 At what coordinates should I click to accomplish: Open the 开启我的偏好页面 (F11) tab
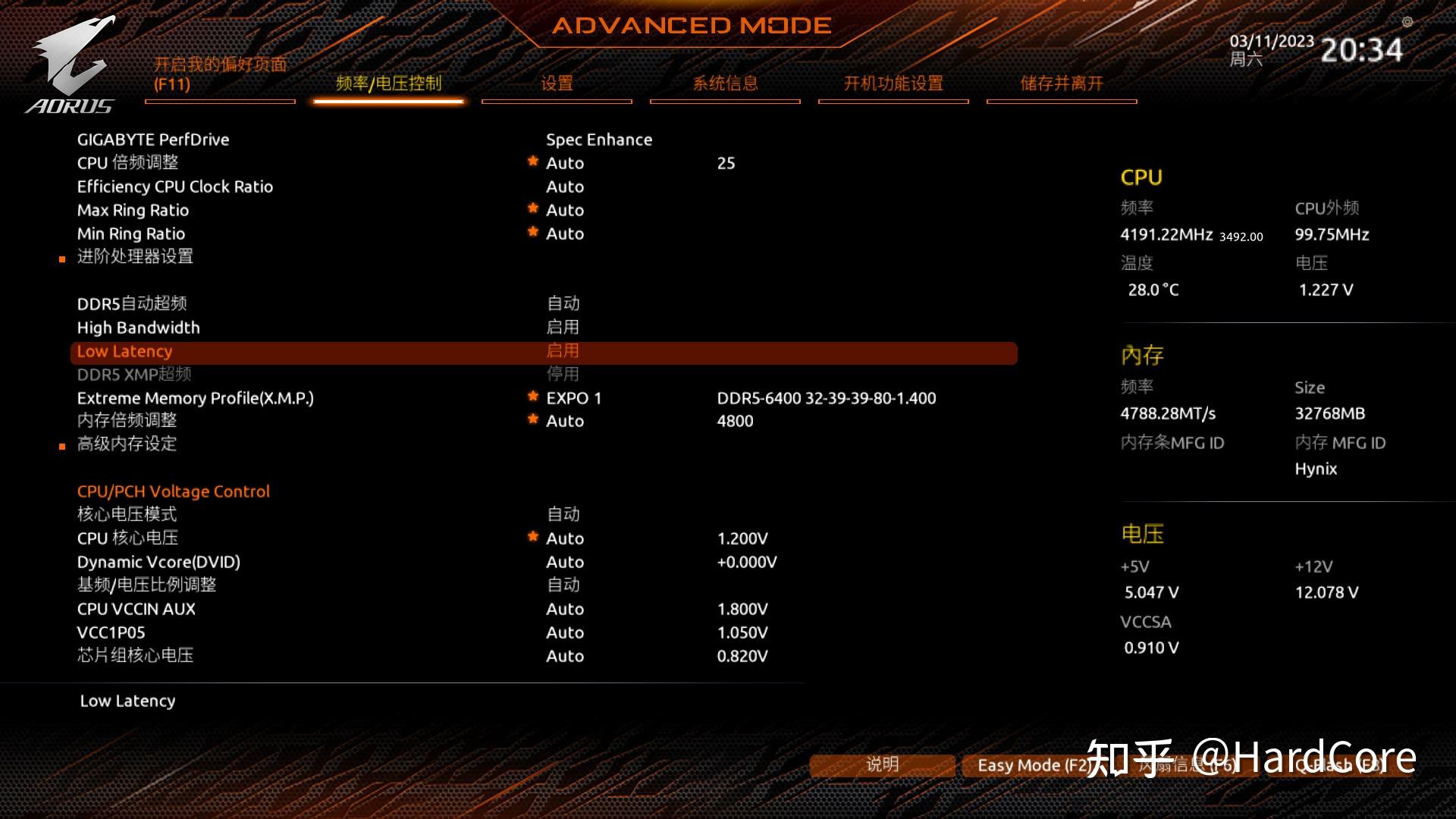[220, 74]
